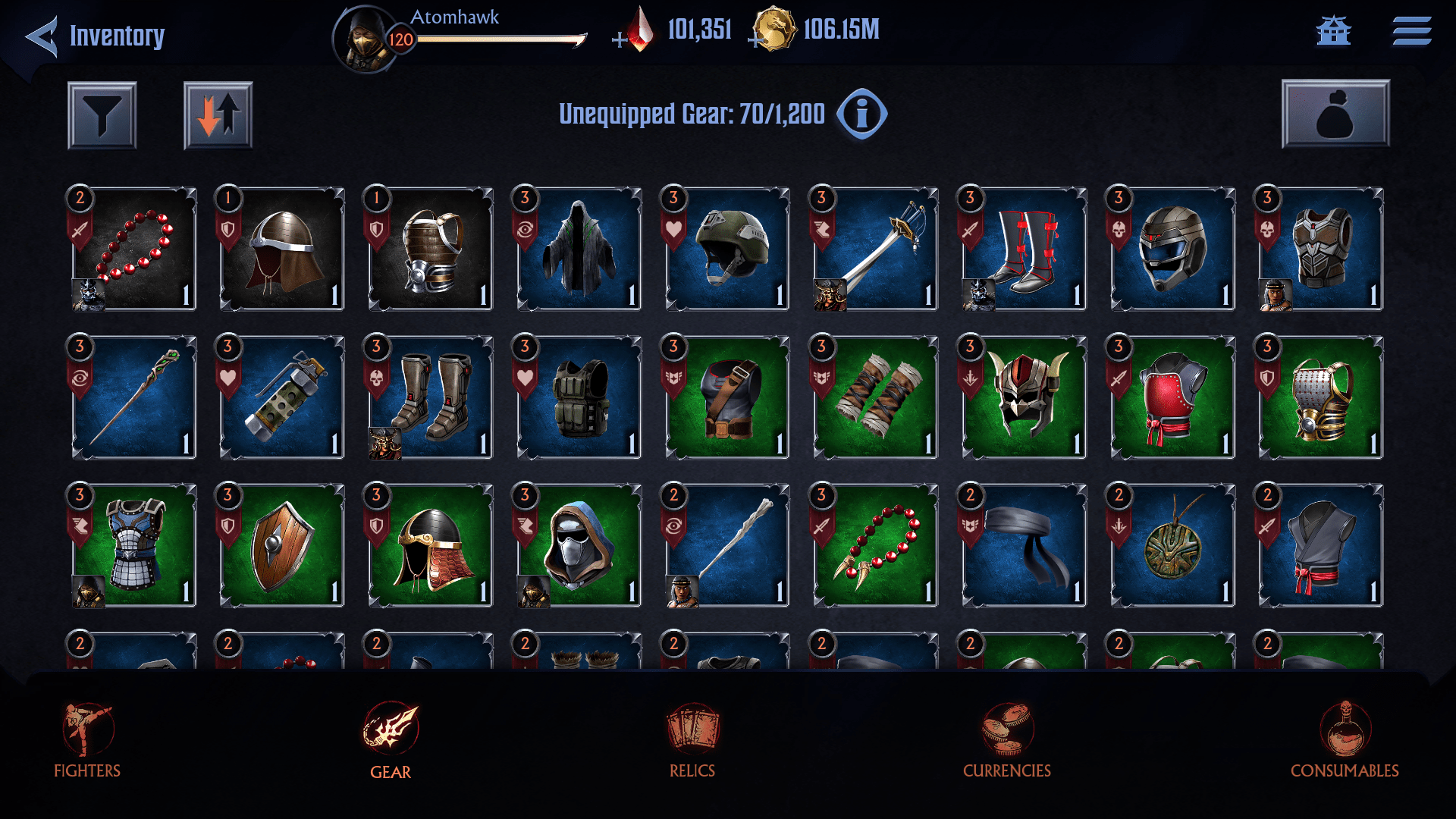Select the black tactical vest gear
Image resolution: width=1456 pixels, height=819 pixels.
(x=579, y=397)
